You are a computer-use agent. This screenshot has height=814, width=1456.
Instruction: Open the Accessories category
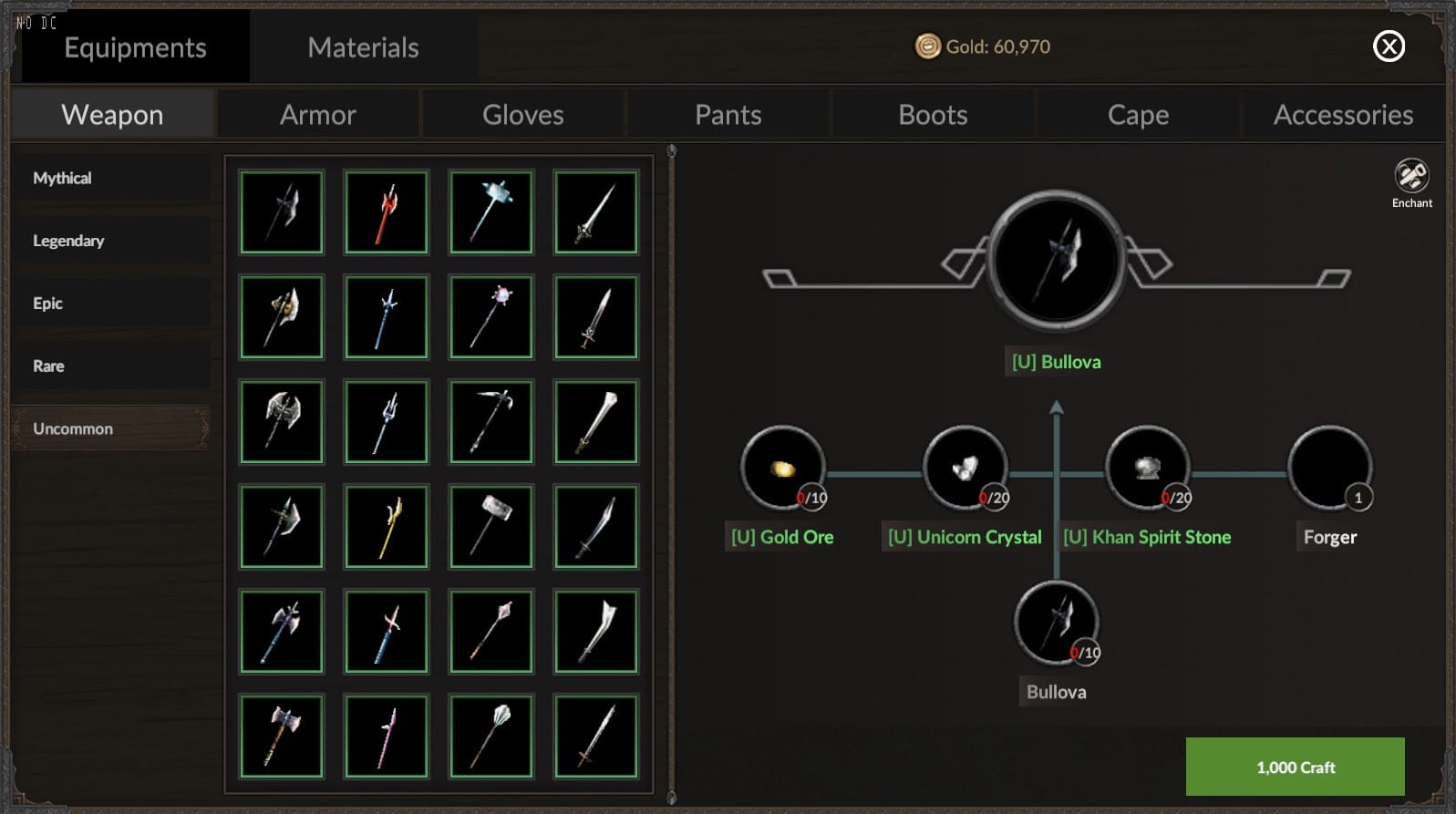click(x=1343, y=115)
